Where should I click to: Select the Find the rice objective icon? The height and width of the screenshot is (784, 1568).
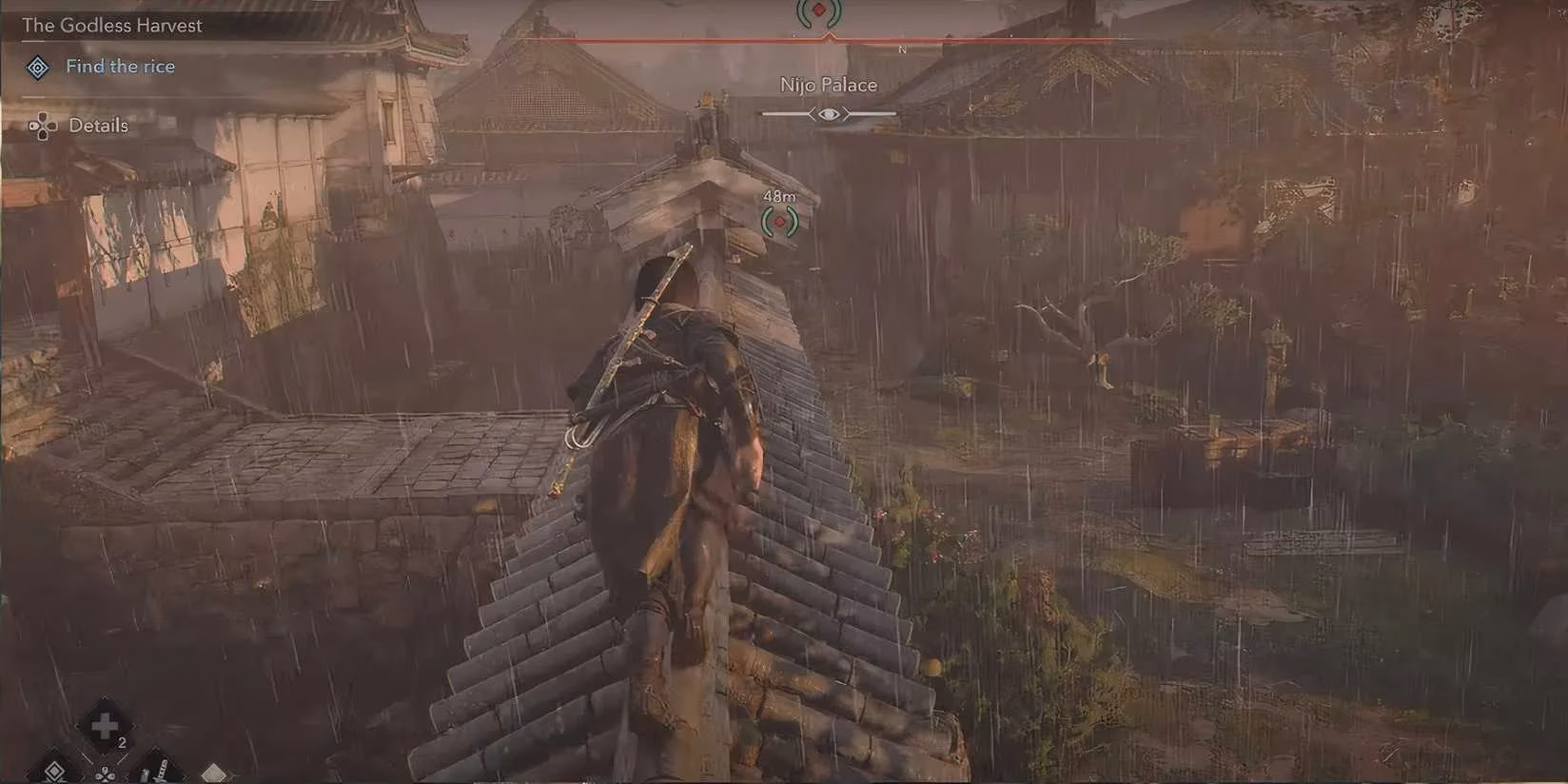click(x=37, y=67)
